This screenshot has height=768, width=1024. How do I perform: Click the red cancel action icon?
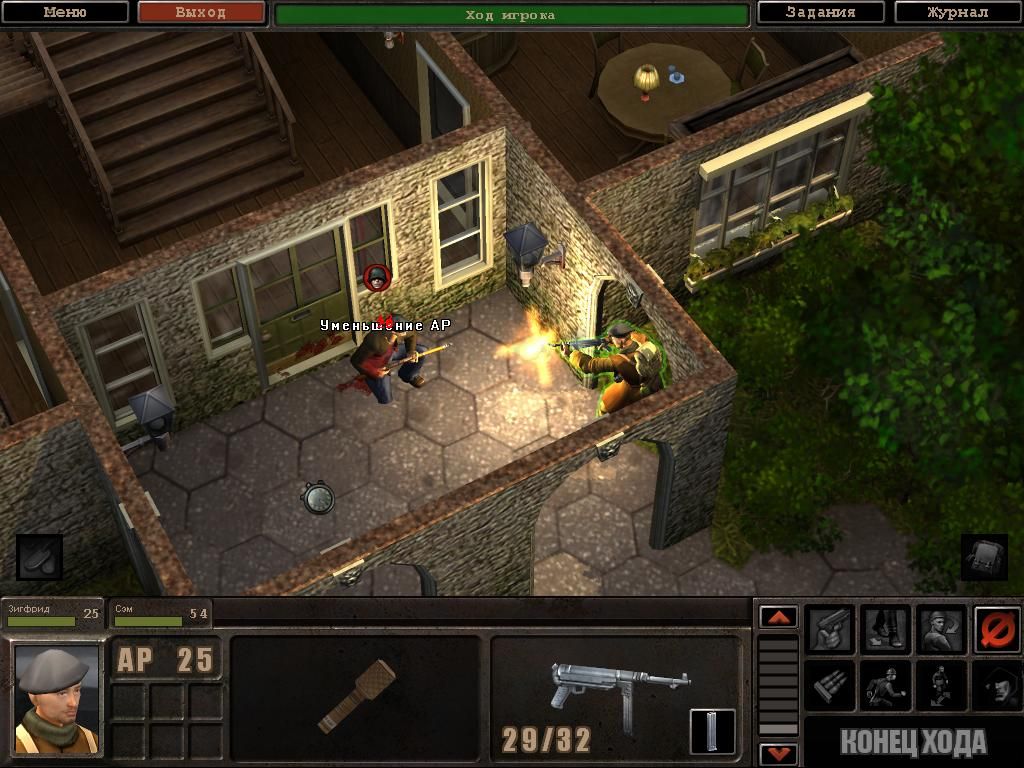(997, 629)
